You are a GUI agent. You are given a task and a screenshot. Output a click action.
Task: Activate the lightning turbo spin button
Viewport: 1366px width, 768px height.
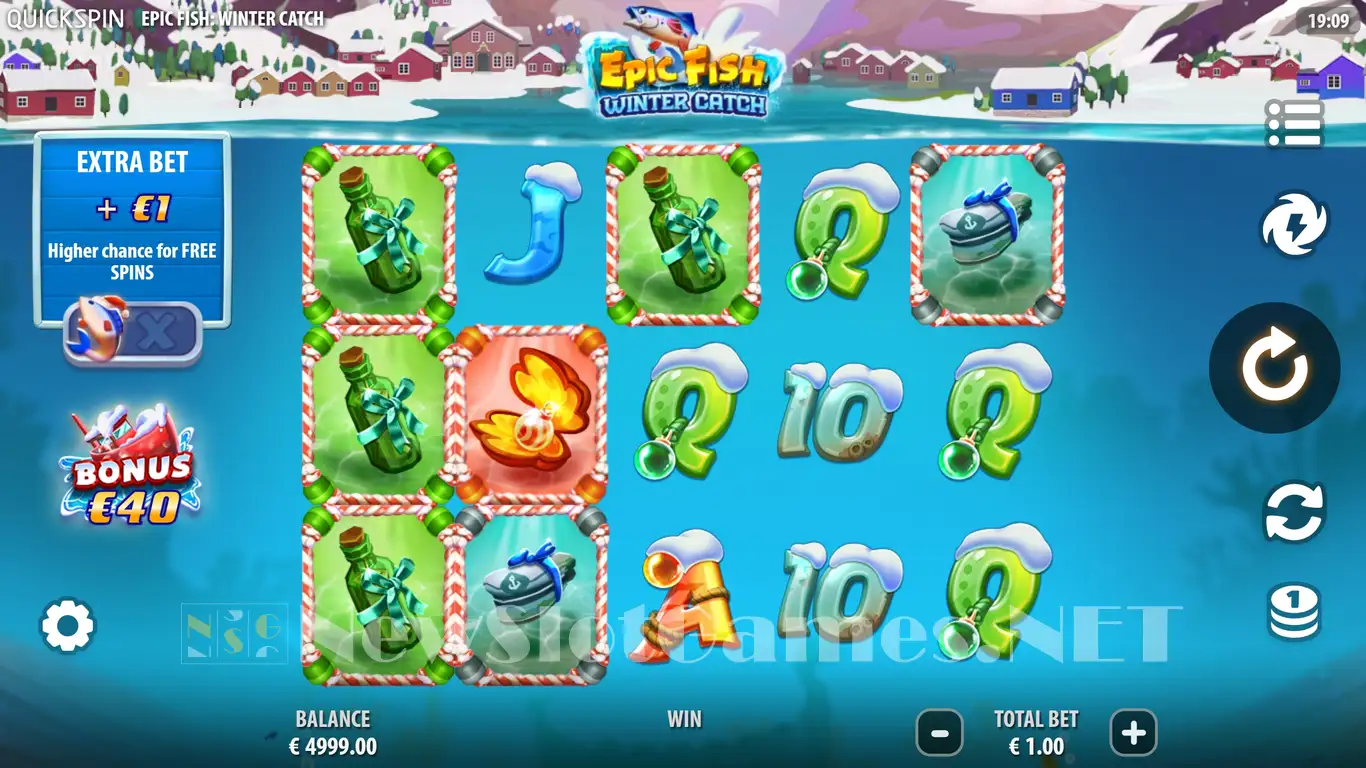pyautogui.click(x=1294, y=225)
